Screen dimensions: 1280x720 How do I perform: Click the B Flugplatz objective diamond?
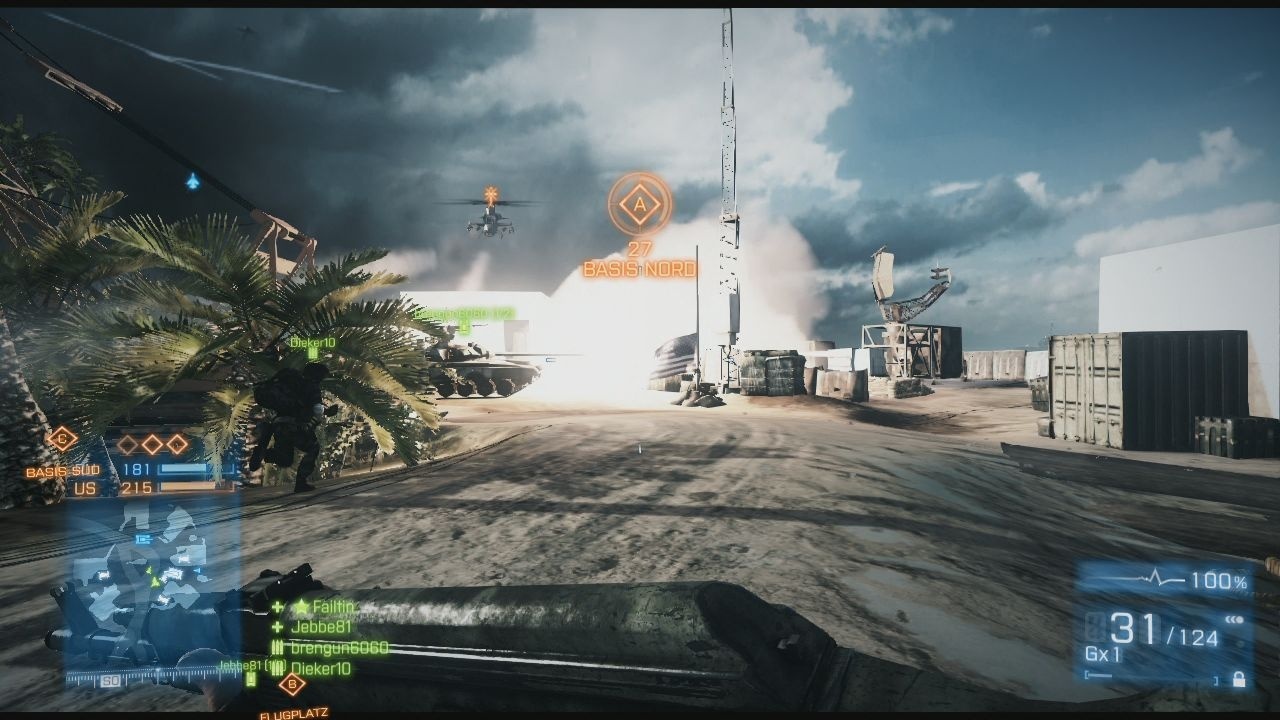tap(291, 684)
